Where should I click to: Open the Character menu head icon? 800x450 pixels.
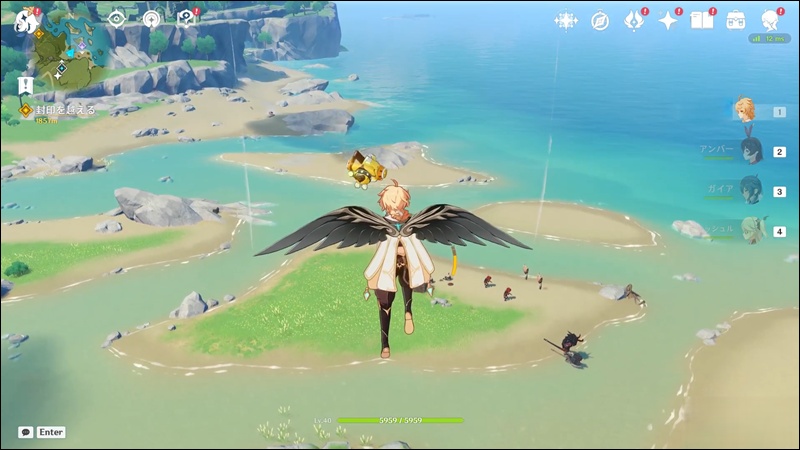tap(770, 21)
